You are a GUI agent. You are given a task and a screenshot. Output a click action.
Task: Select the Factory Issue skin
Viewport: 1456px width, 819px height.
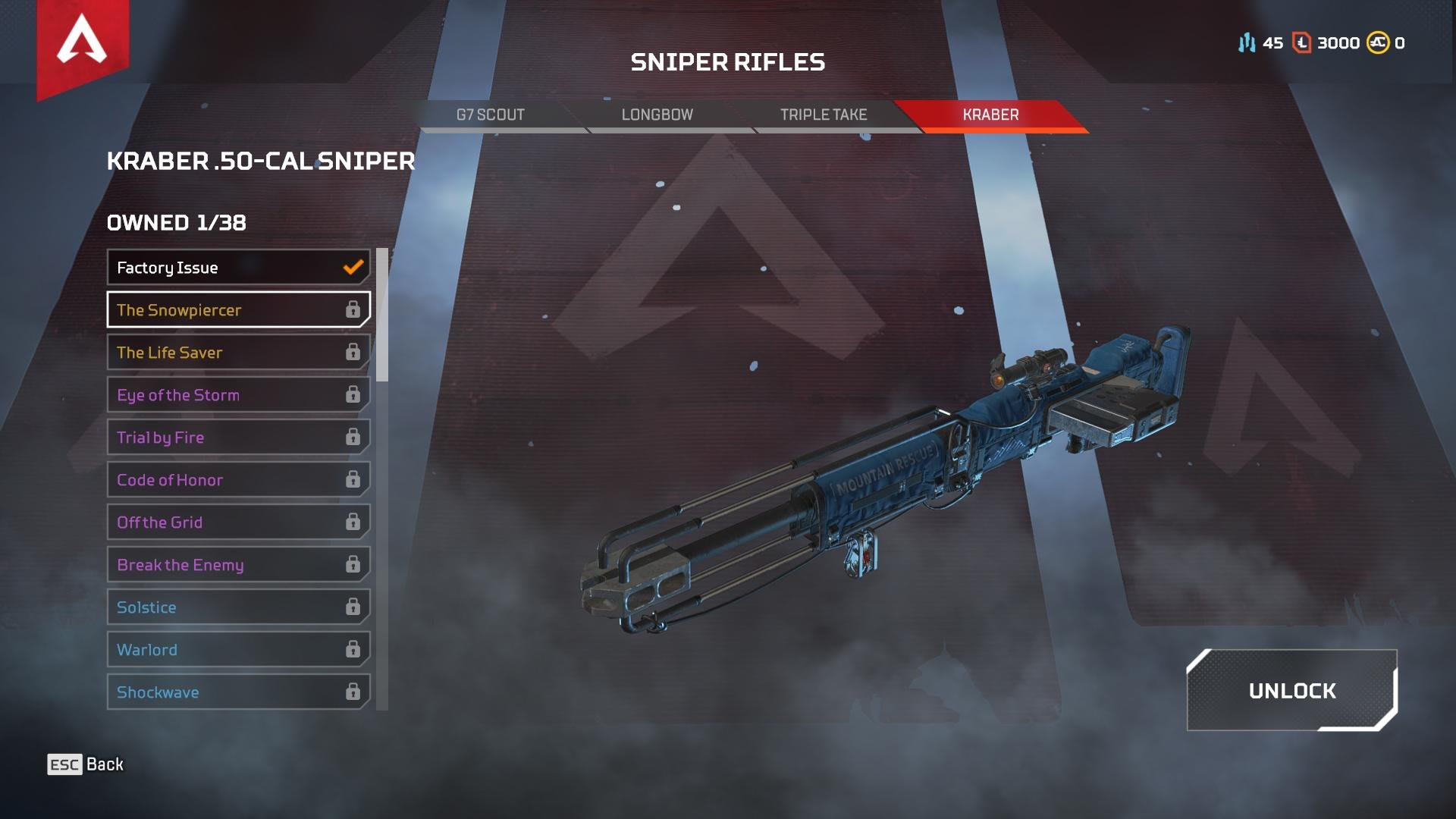coord(238,268)
